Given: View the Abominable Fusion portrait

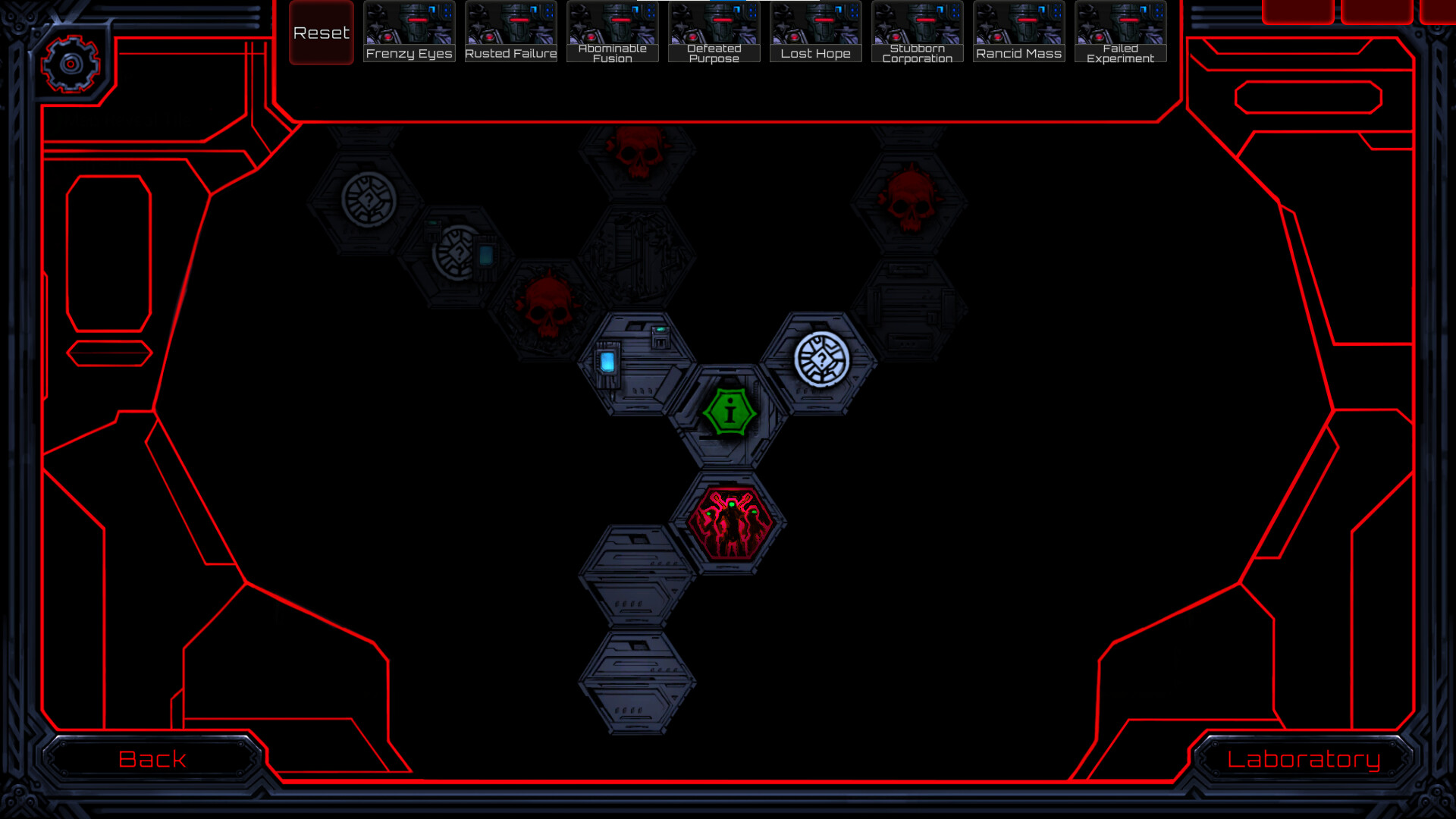Looking at the screenshot, I should pyautogui.click(x=611, y=30).
